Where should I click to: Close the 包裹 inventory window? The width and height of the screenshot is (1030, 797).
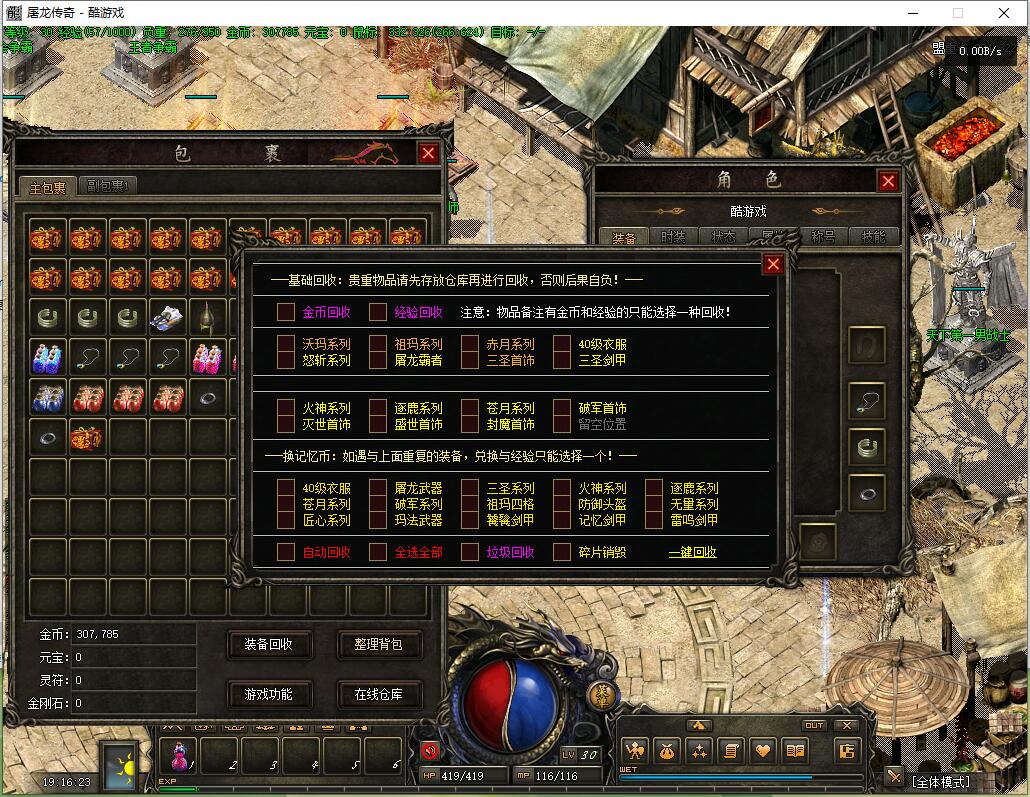pos(428,153)
